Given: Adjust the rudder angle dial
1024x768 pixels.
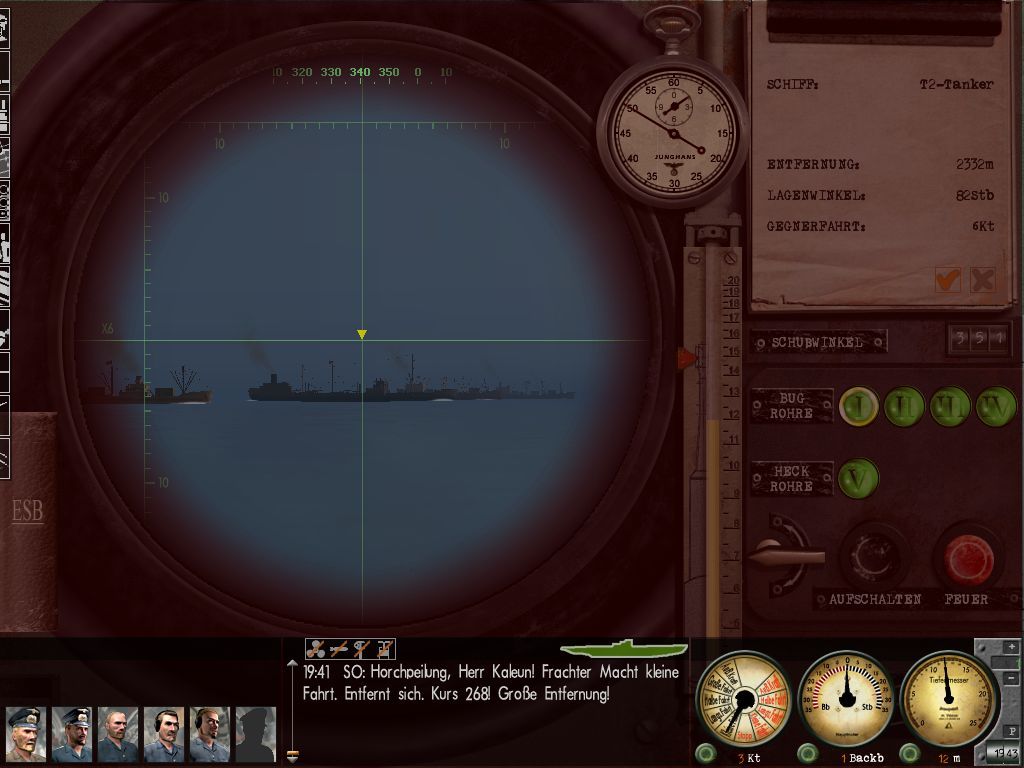Looking at the screenshot, I should tap(846, 698).
